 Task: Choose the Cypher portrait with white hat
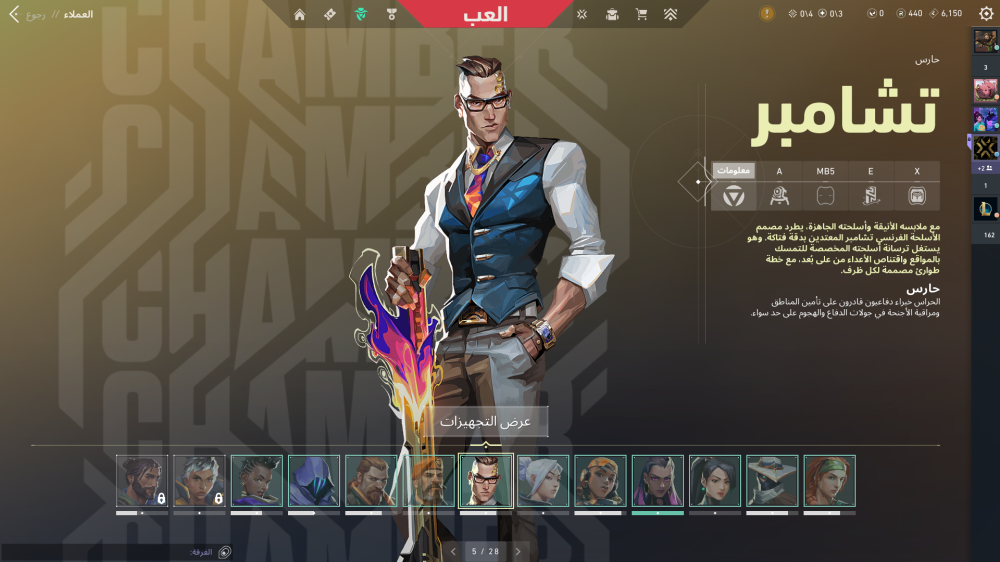773,481
